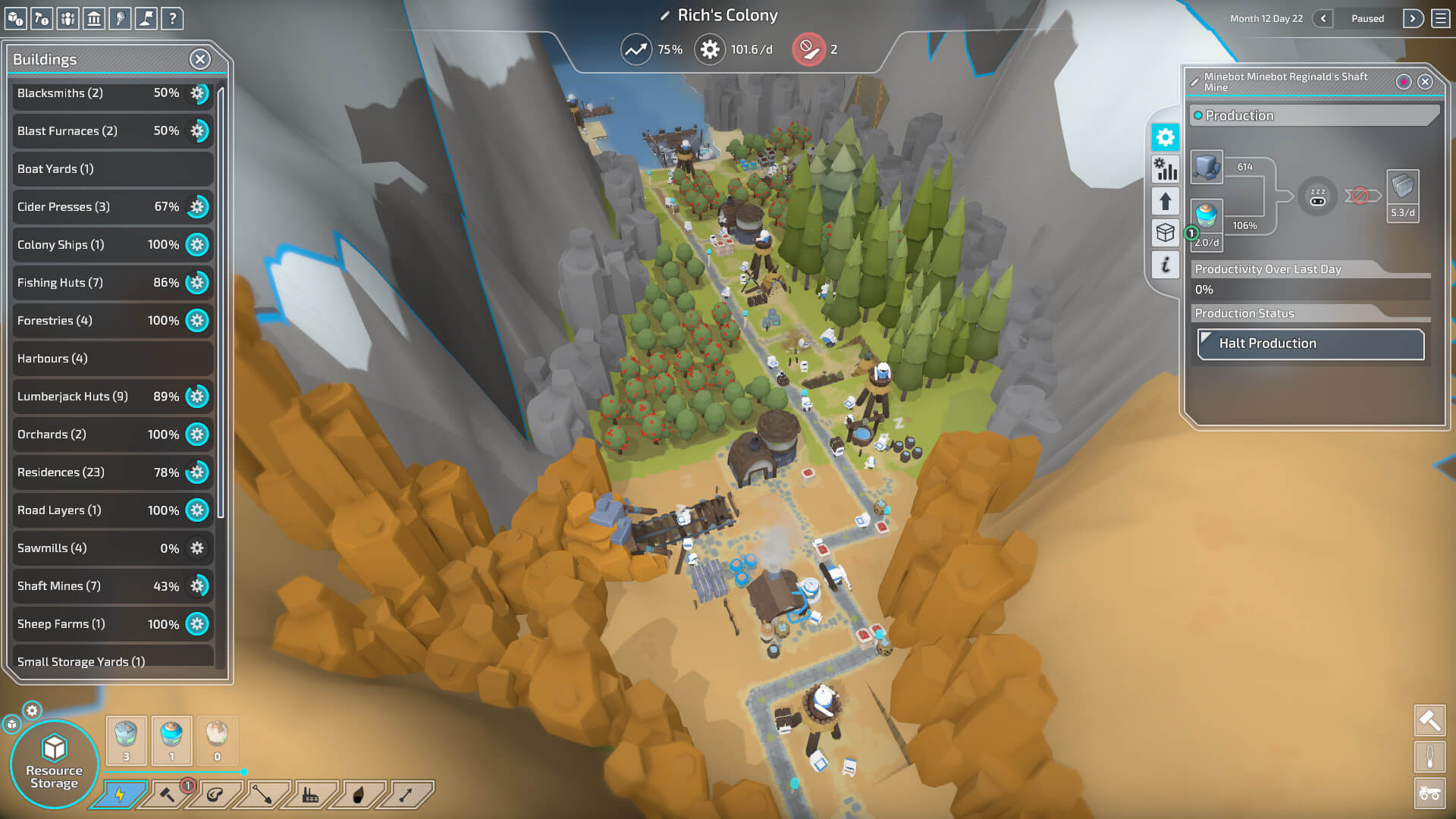Open the Resource Storage panel
Viewport: 1456px width, 819px height.
55,764
